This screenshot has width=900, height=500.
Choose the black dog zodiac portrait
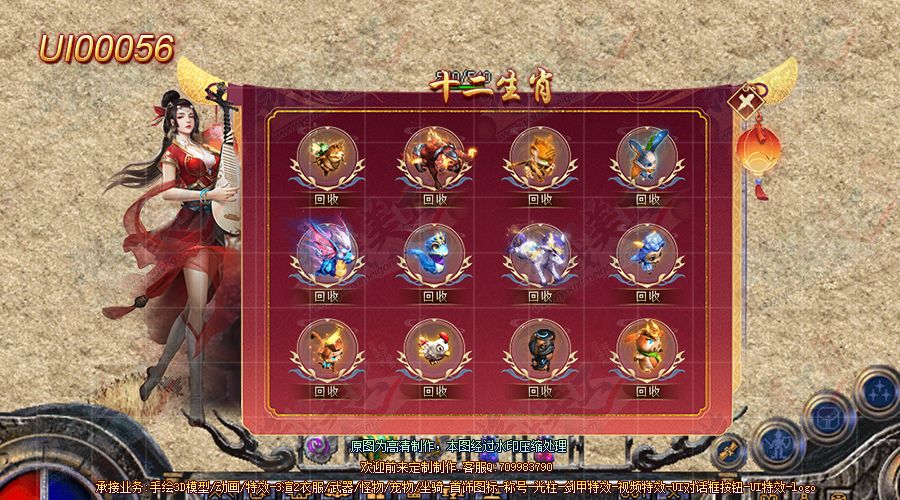click(x=540, y=348)
